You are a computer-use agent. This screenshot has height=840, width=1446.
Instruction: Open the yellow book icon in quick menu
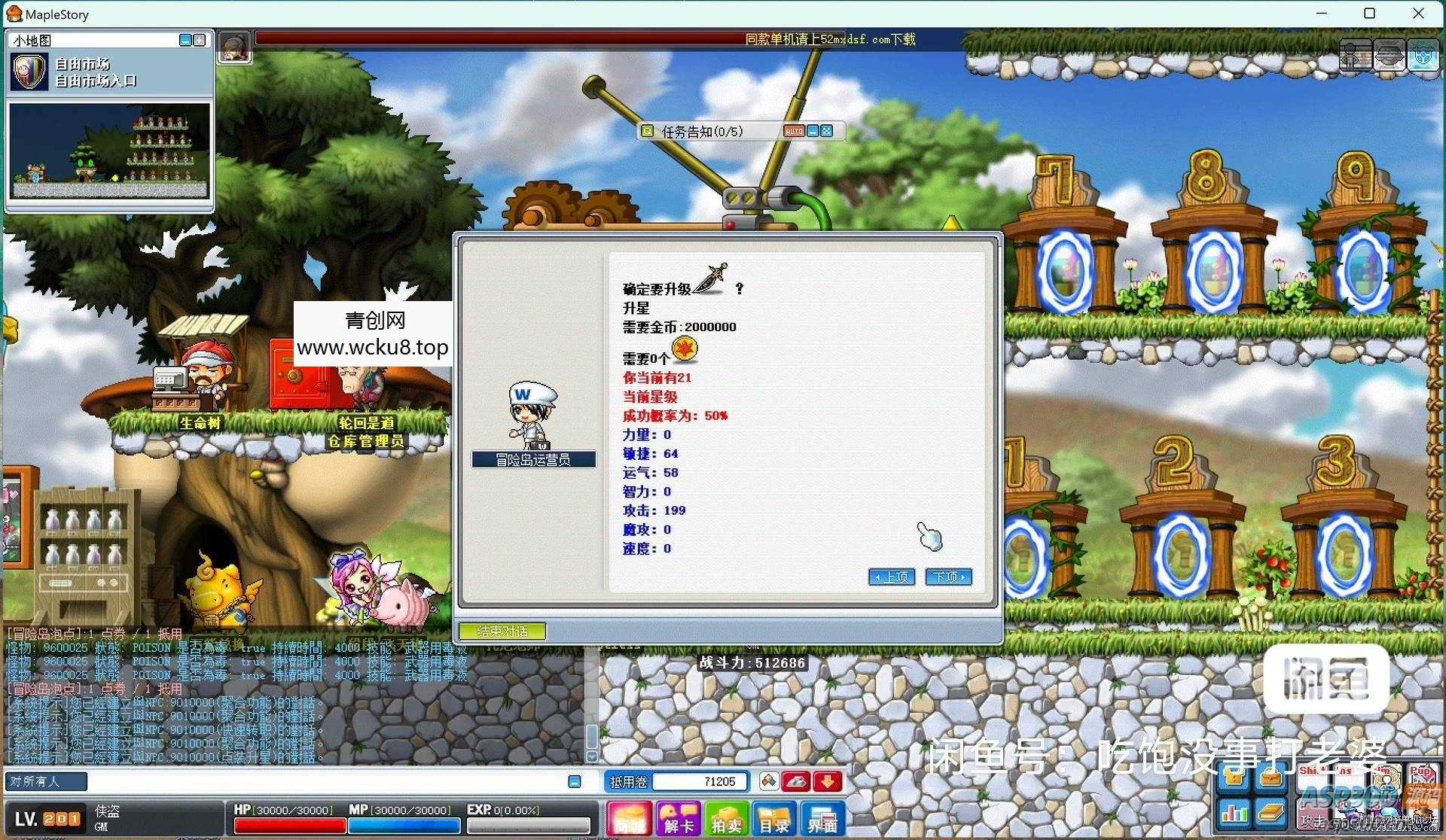pyautogui.click(x=1271, y=812)
